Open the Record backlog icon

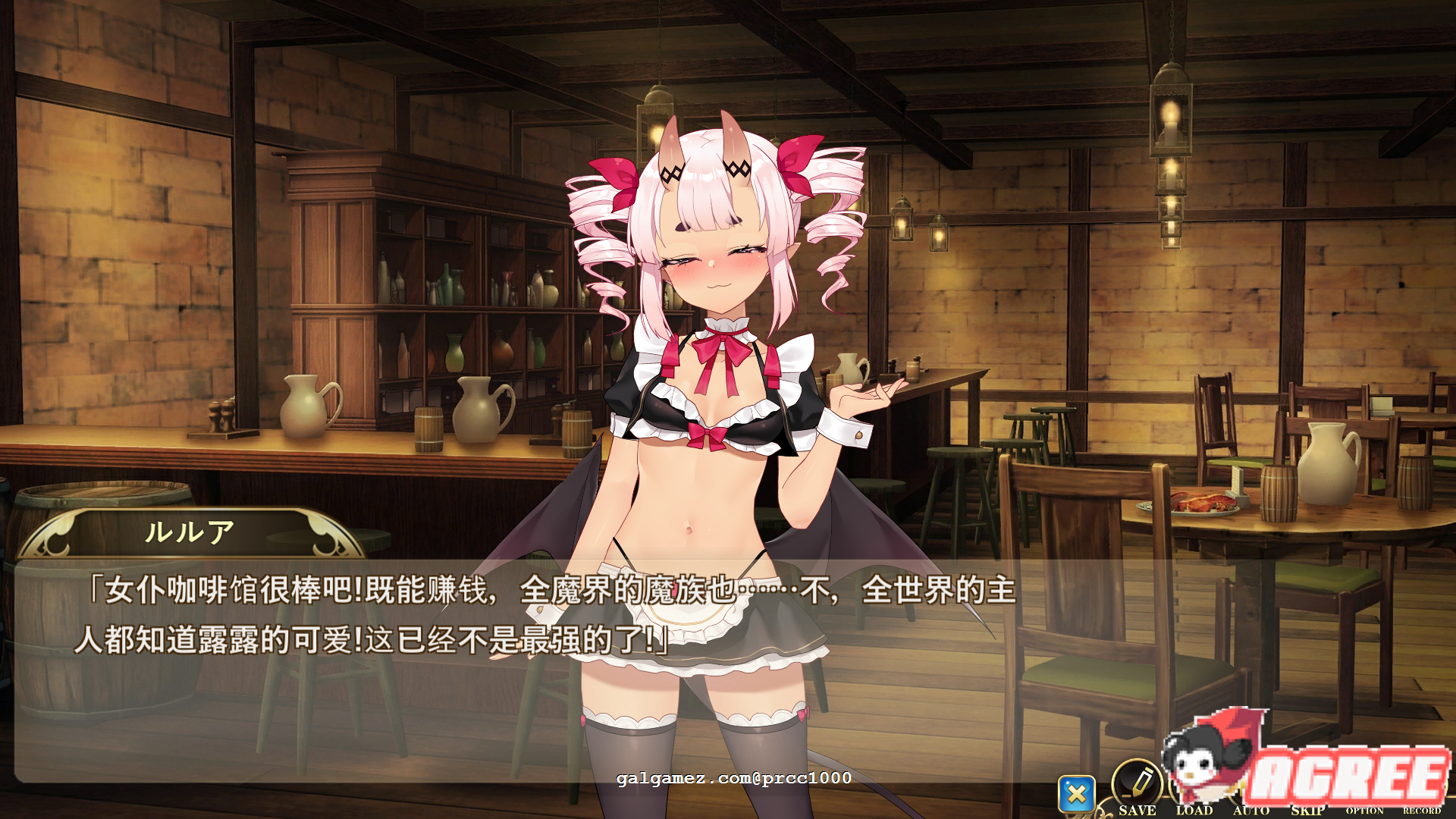1423,781
